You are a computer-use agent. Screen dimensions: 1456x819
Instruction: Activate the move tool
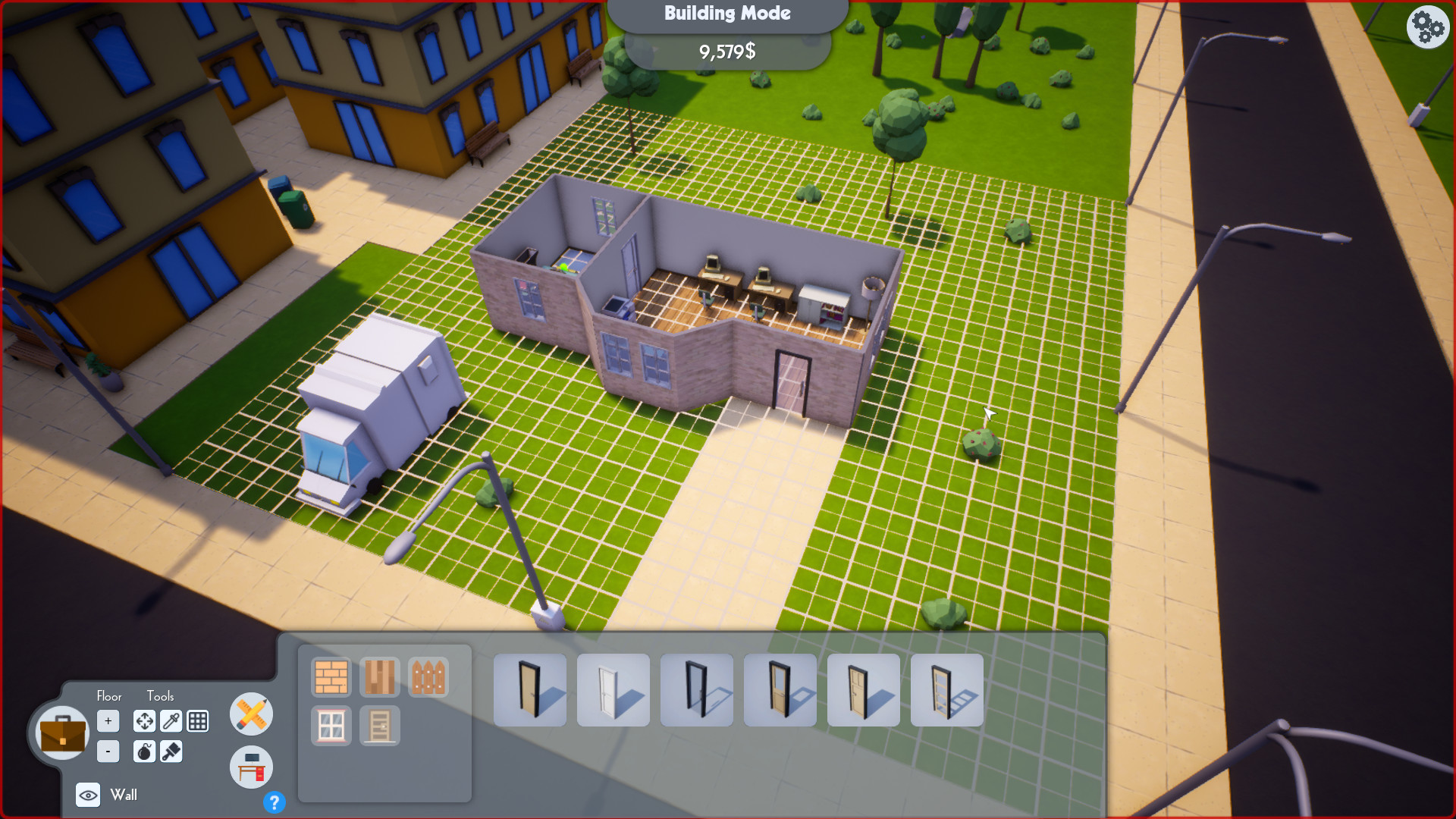tap(144, 720)
